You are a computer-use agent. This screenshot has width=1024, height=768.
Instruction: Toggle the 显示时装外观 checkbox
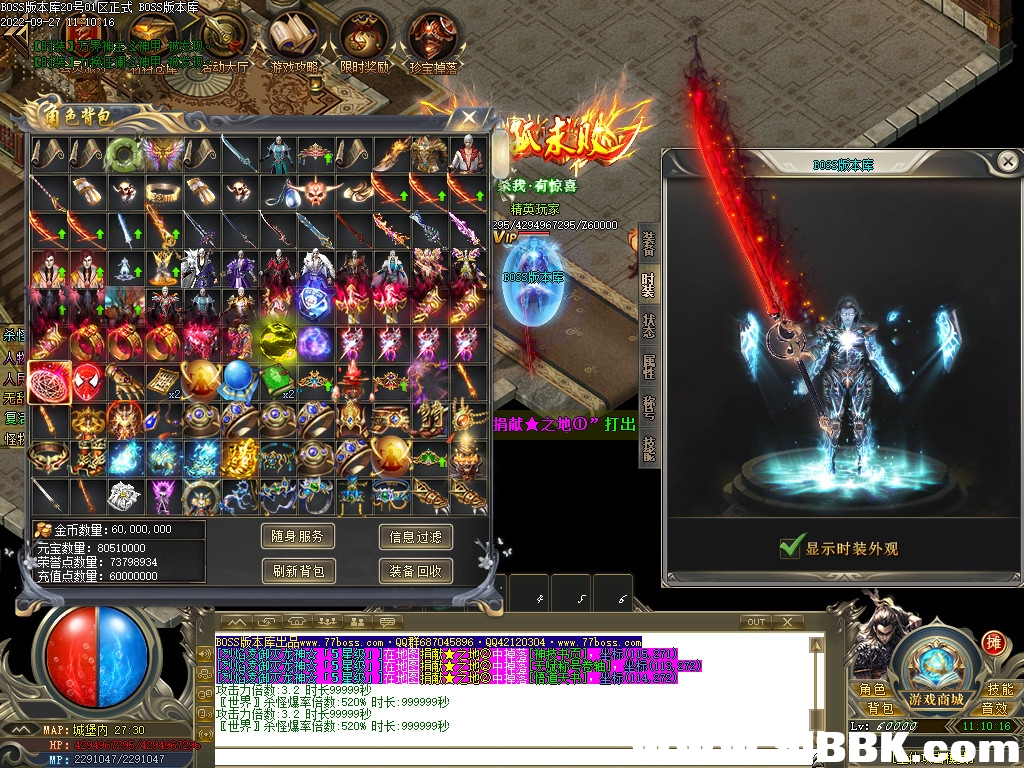[792, 547]
